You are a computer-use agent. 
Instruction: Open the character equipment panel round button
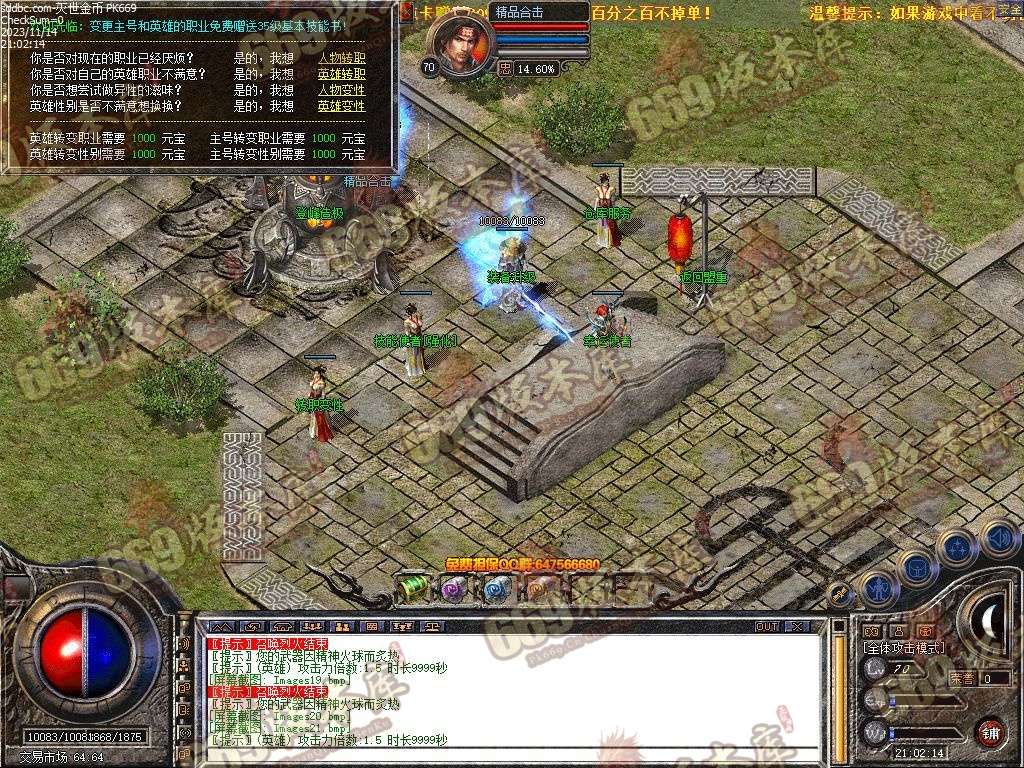click(877, 588)
